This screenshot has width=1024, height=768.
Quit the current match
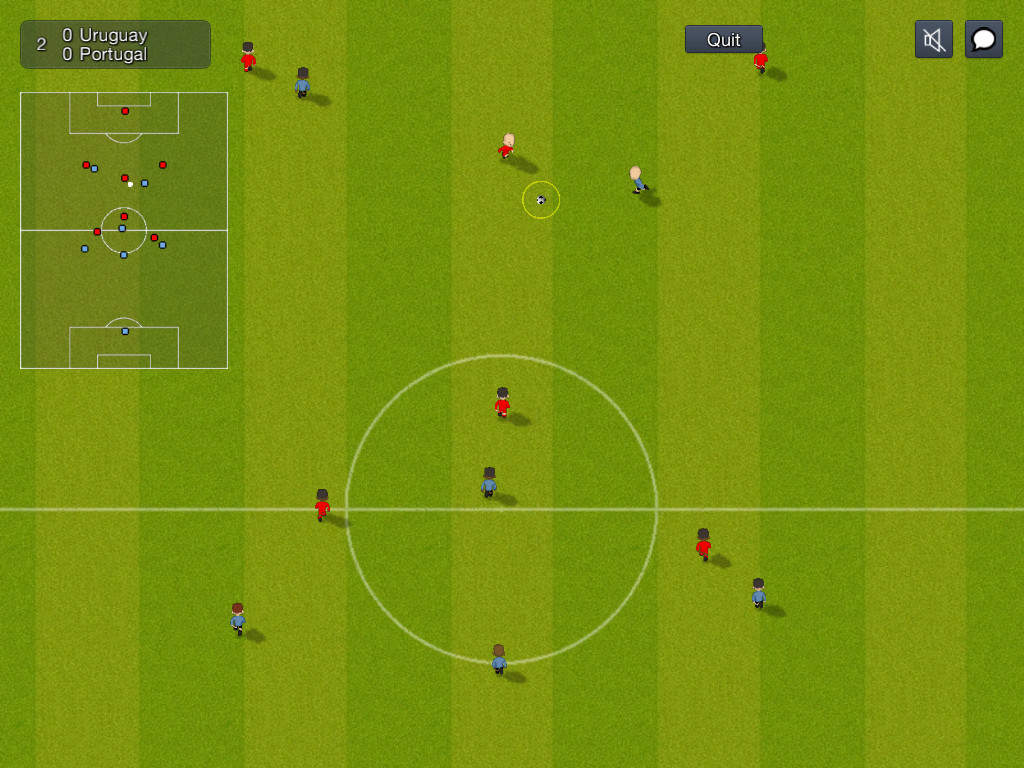723,39
